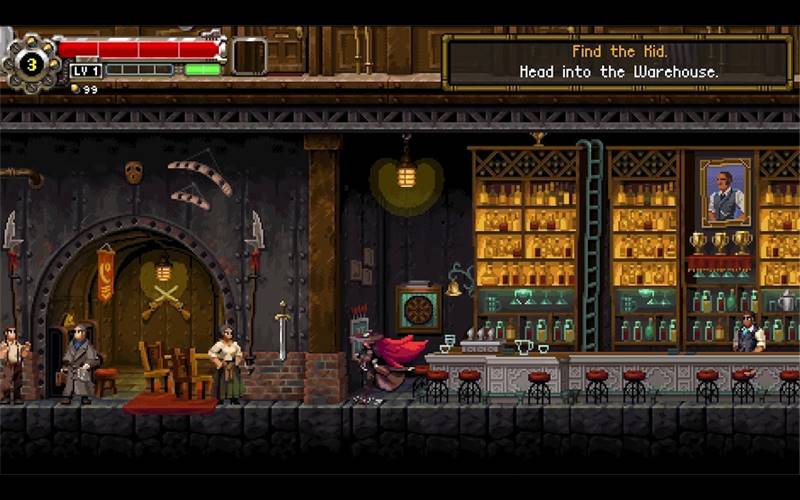Select the revolver cylinder ammo icon
The width and height of the screenshot is (800, 500).
tap(30, 64)
